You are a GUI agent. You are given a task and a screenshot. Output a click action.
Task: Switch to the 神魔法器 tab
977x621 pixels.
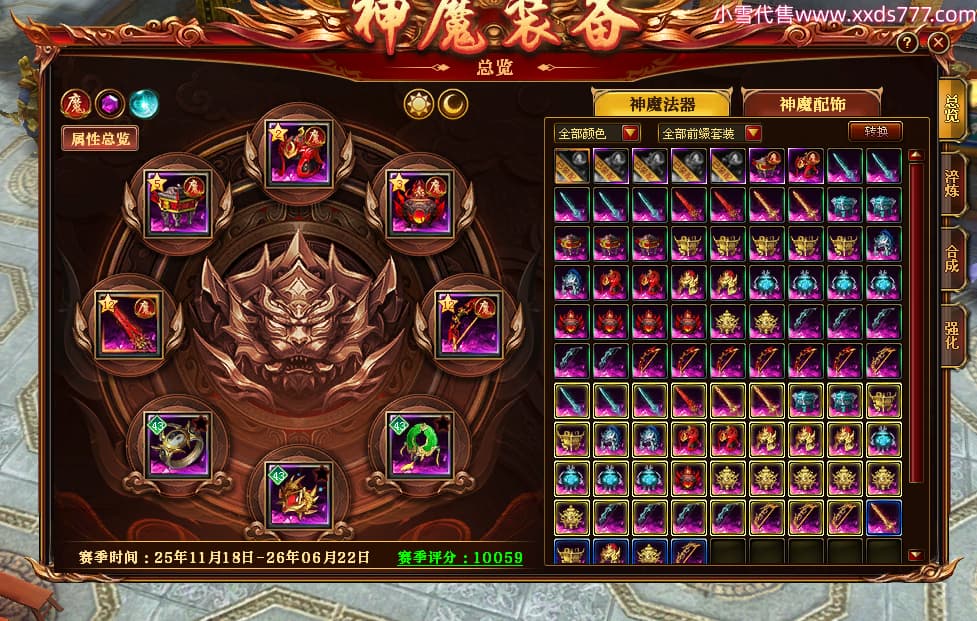point(662,104)
